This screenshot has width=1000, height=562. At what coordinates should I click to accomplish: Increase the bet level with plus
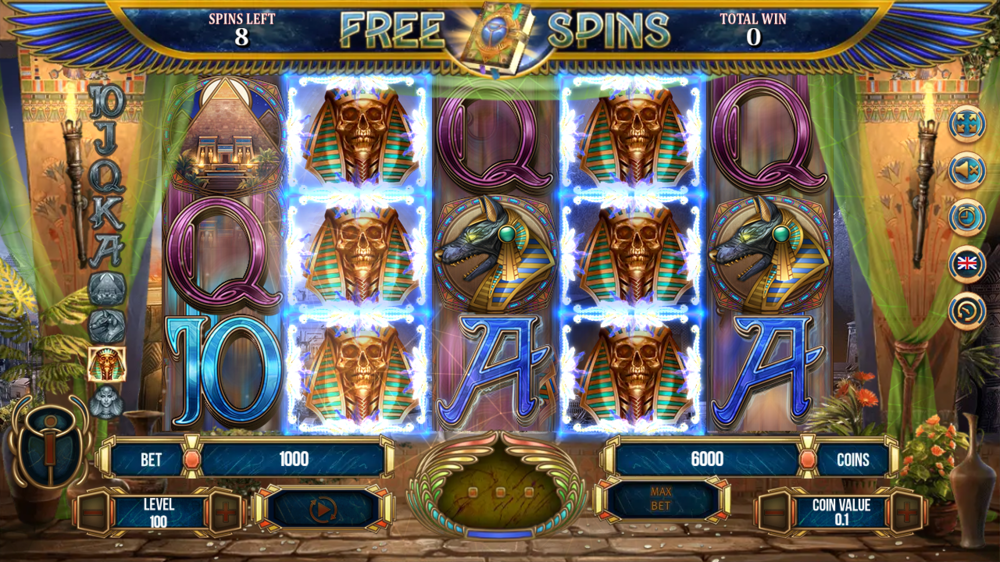224,512
